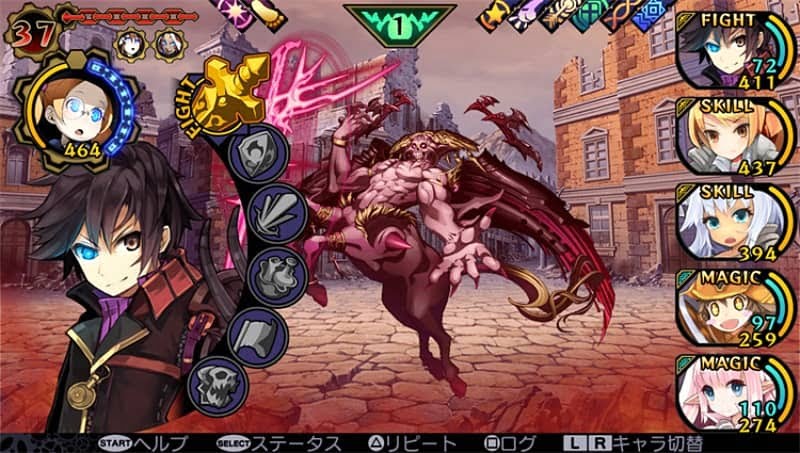This screenshot has width=800, height=453.
Task: Select the flag command icon
Action: (258, 332)
